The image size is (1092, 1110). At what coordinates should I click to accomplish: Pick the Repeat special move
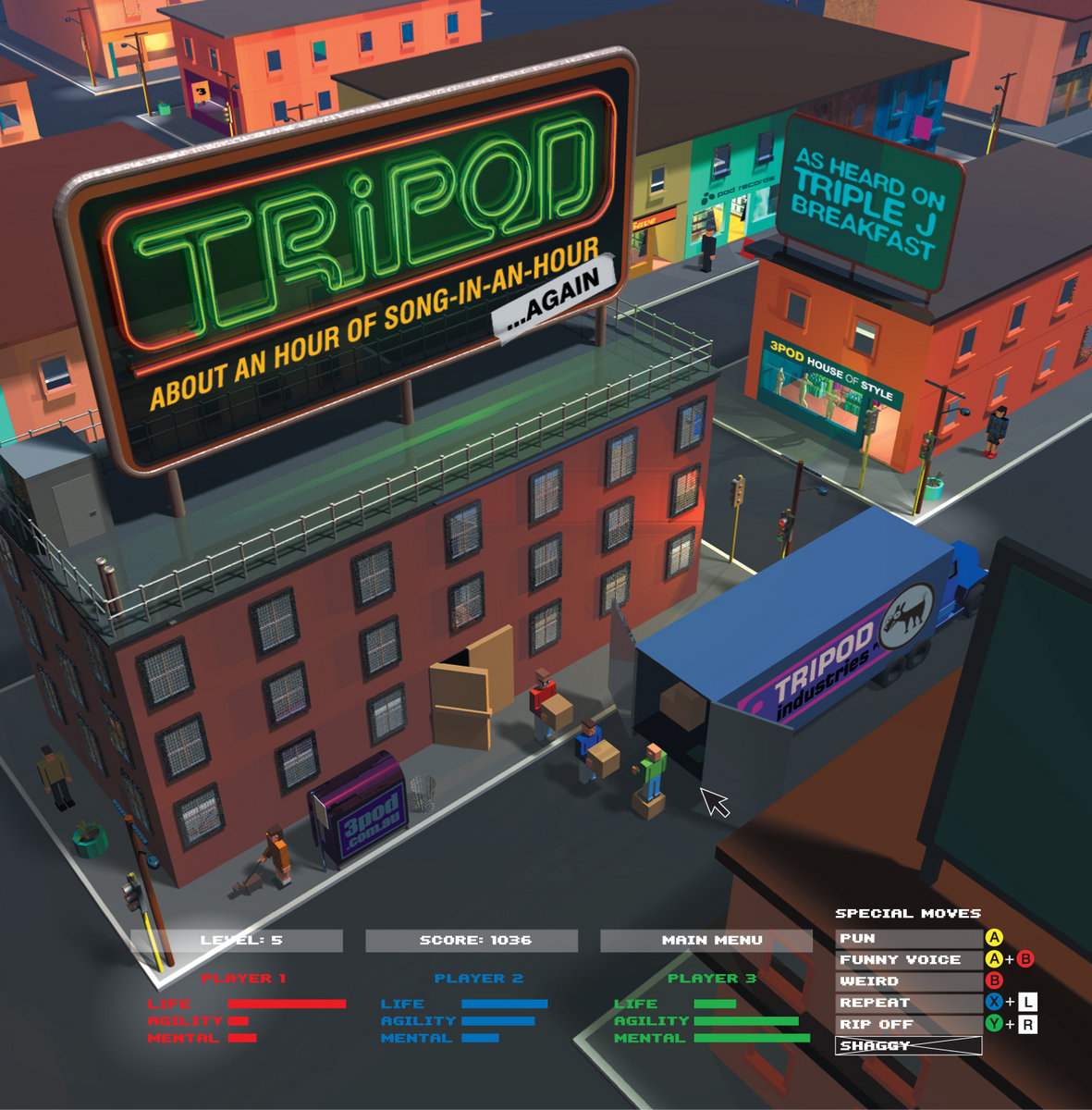[907, 1003]
